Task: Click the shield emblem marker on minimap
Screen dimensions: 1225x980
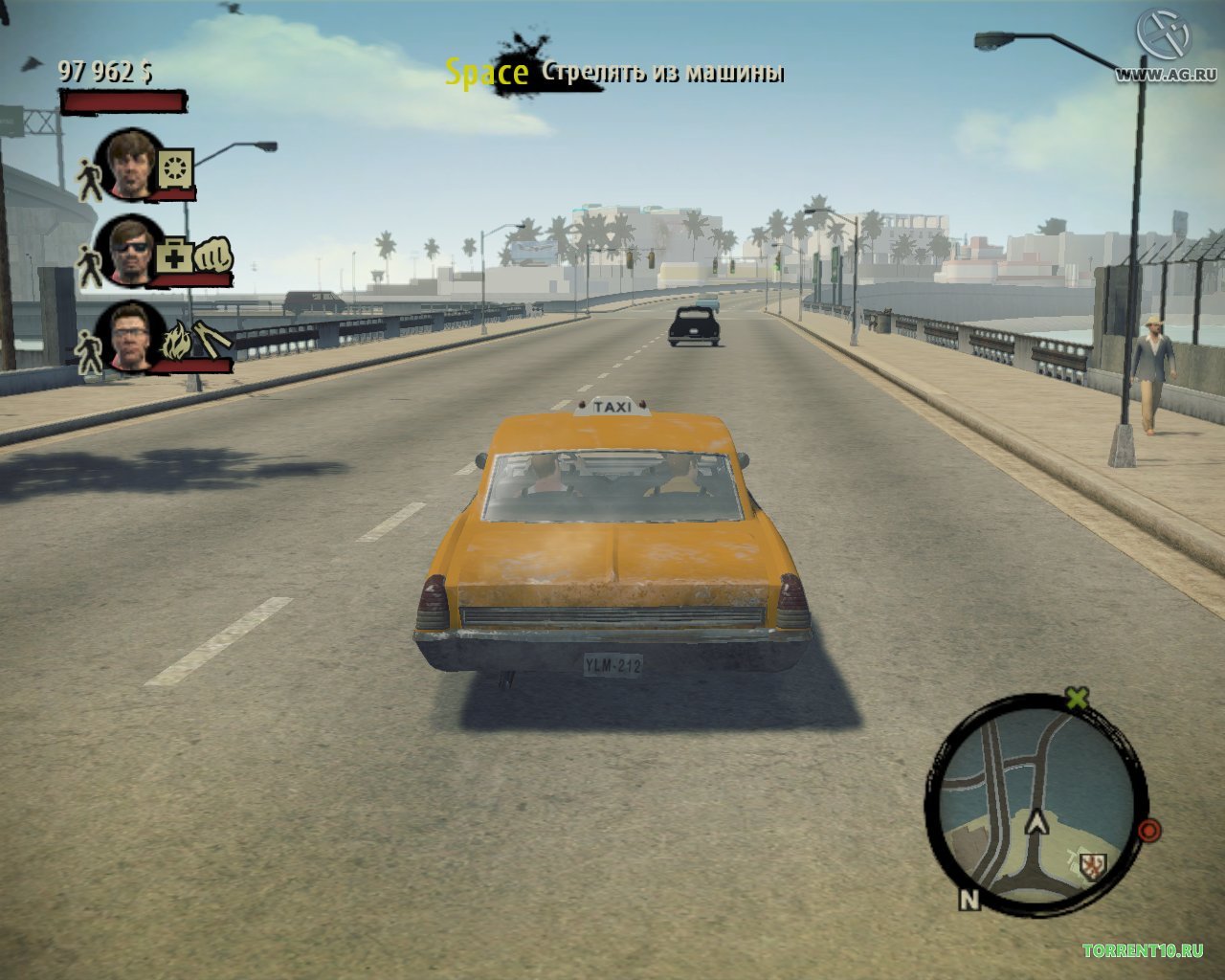Action: coord(1090,866)
